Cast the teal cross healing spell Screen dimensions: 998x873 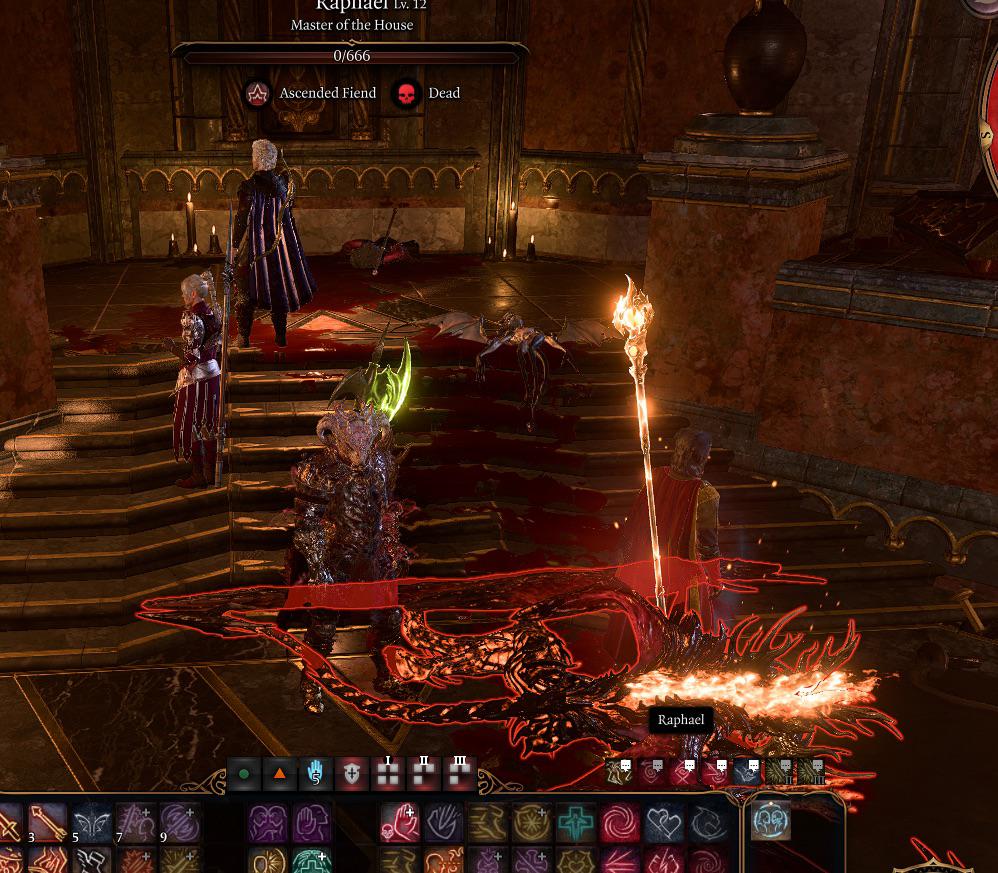point(576,823)
